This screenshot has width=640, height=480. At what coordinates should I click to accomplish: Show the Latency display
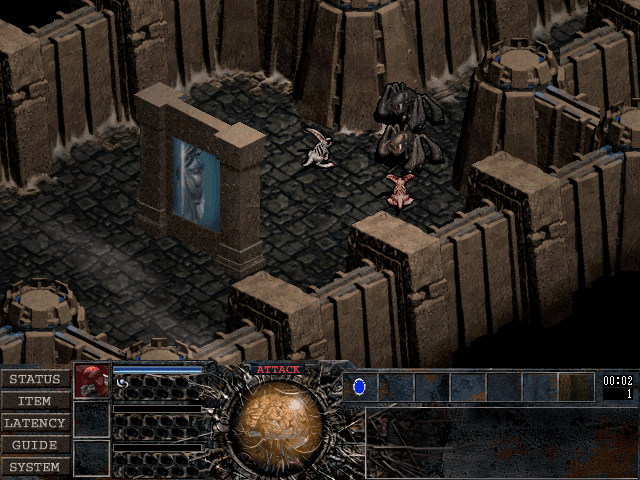(35, 423)
